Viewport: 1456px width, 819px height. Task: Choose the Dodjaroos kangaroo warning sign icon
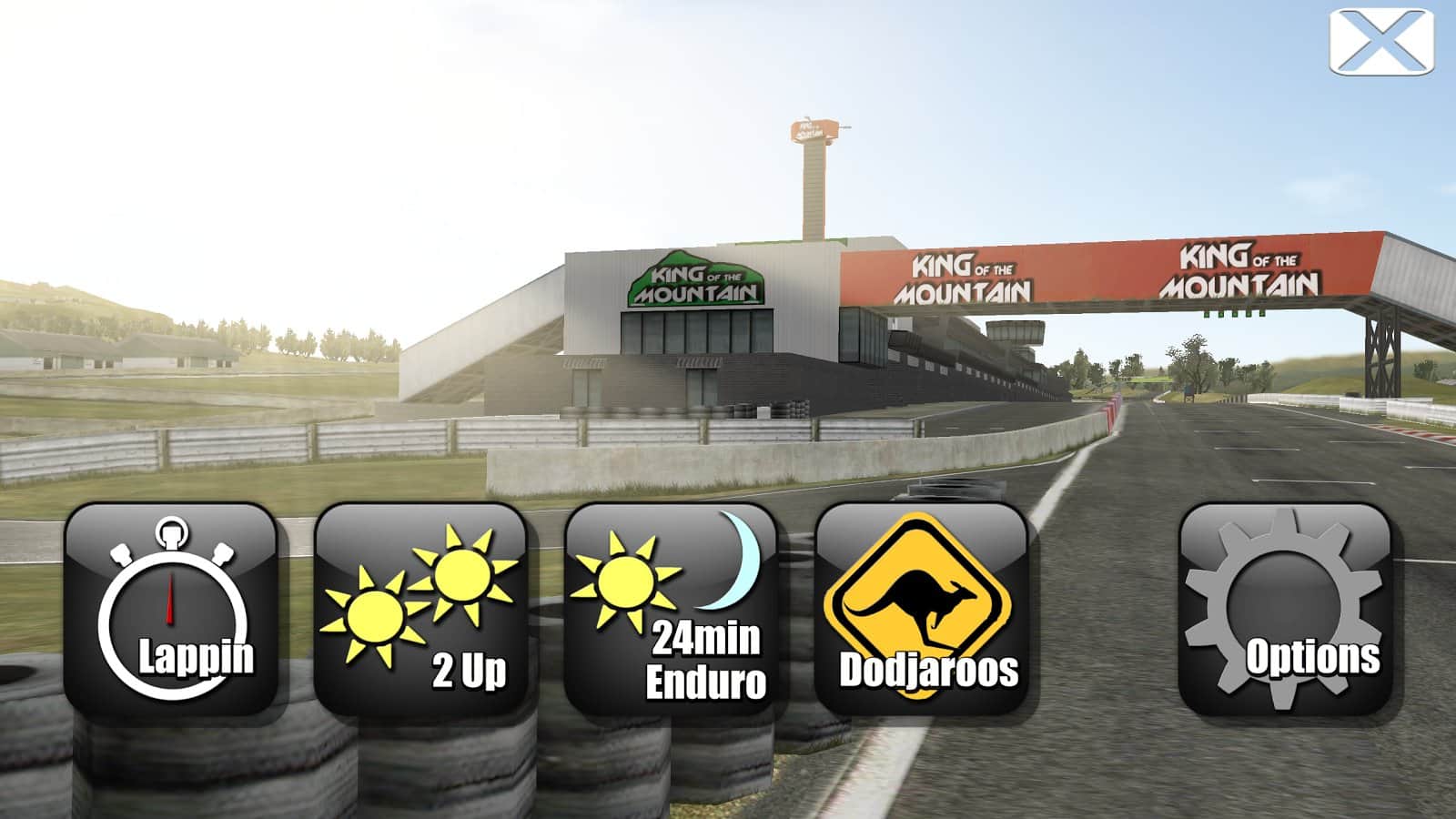[924, 610]
